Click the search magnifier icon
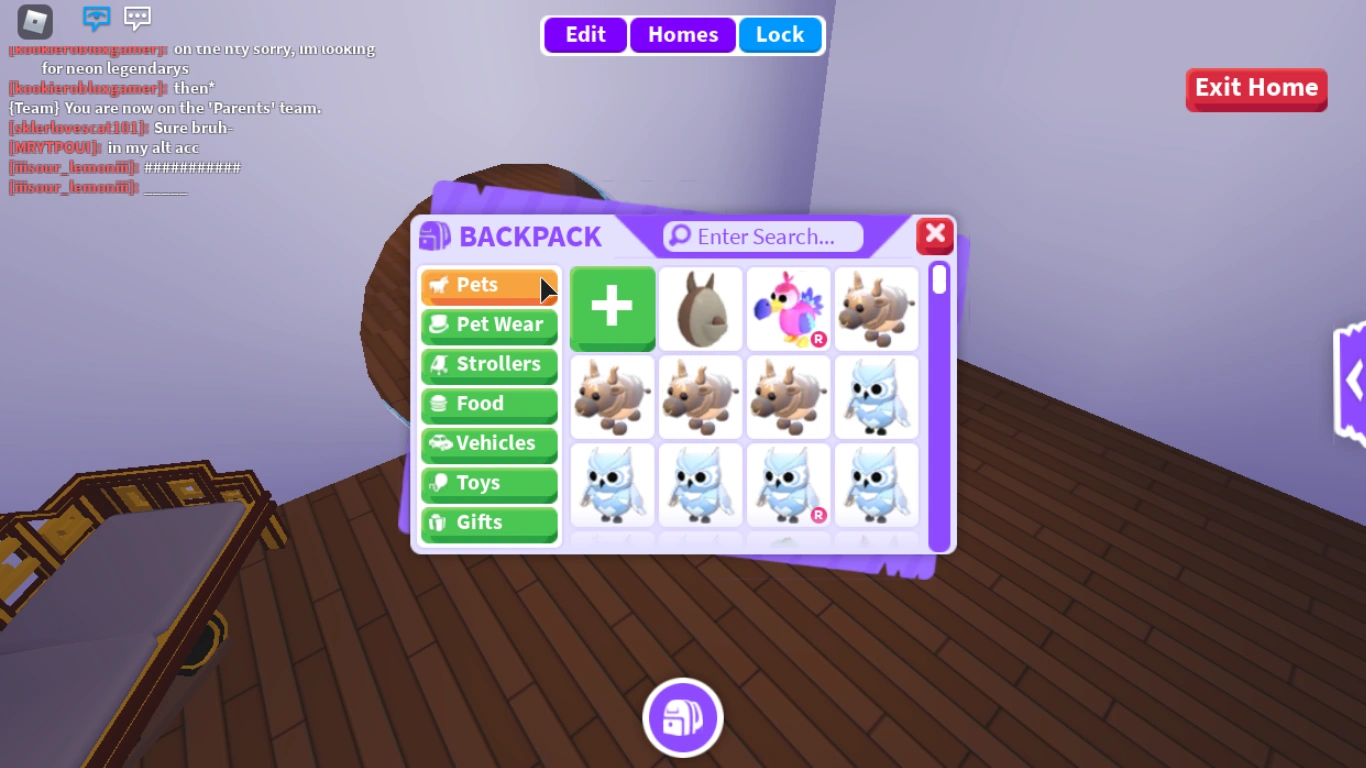This screenshot has width=1366, height=768. (x=681, y=236)
